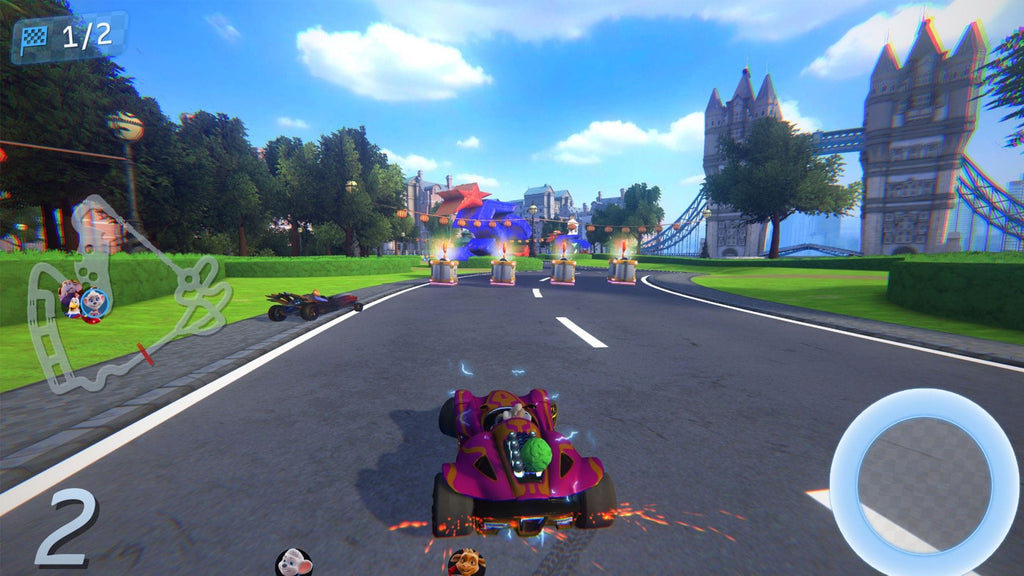Activate the circular item slot ring
1024x576 pixels.
924,481
